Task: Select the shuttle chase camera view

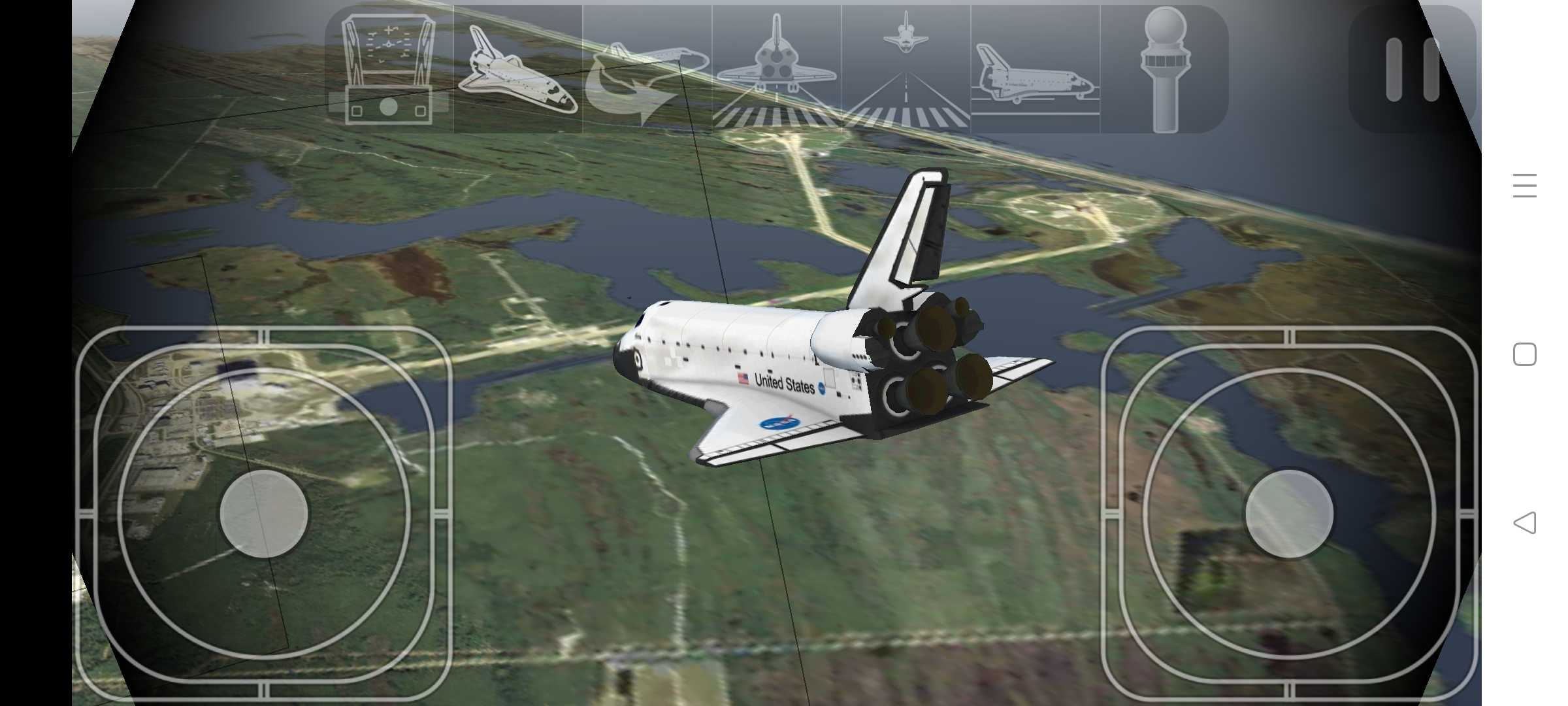Action: click(x=517, y=69)
